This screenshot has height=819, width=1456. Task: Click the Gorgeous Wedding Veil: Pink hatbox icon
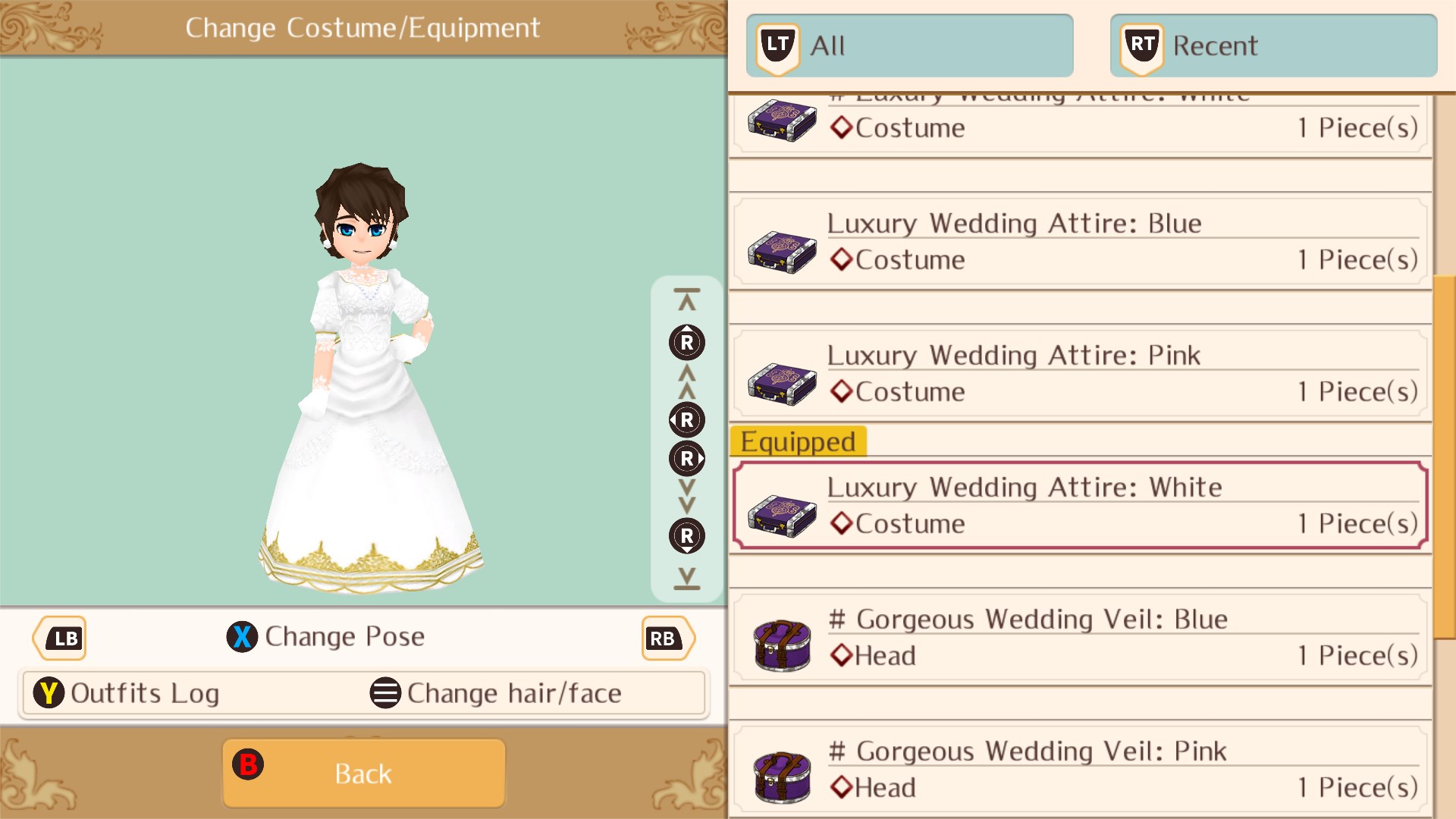pyautogui.click(x=781, y=777)
